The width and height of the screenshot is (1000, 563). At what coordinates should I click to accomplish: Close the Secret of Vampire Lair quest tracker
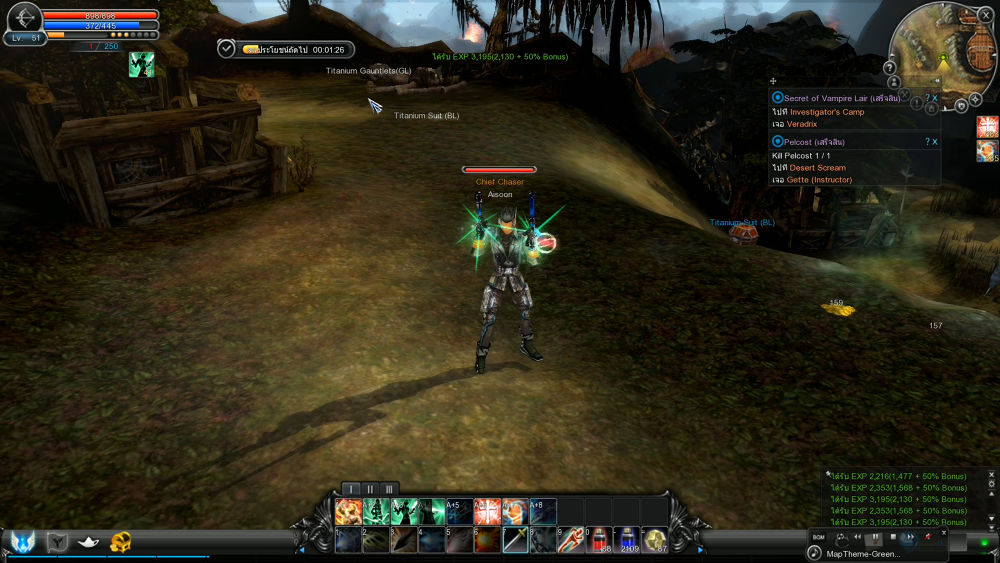coord(935,98)
